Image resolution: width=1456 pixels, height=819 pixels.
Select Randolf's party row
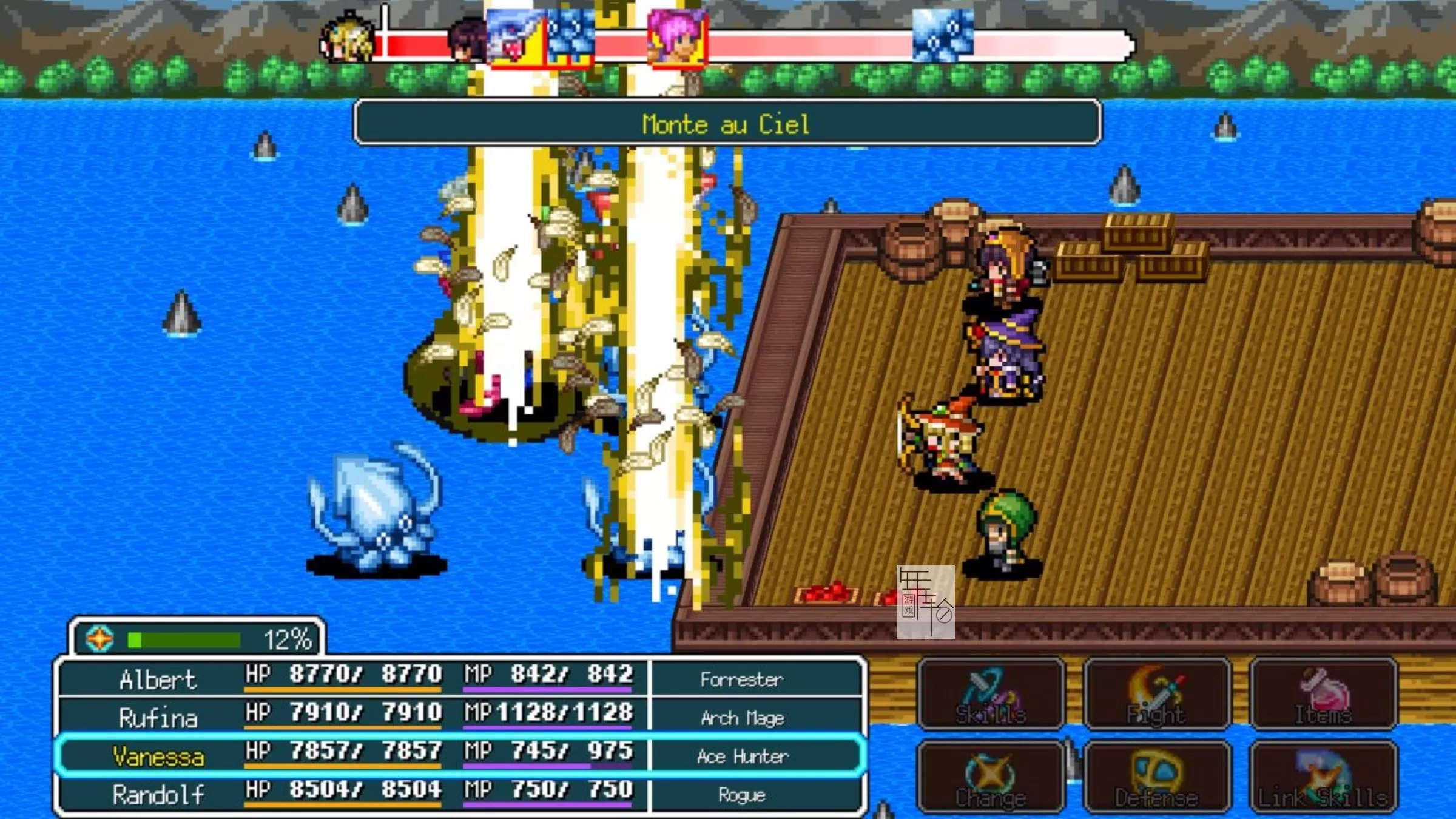pyautogui.click(x=461, y=794)
